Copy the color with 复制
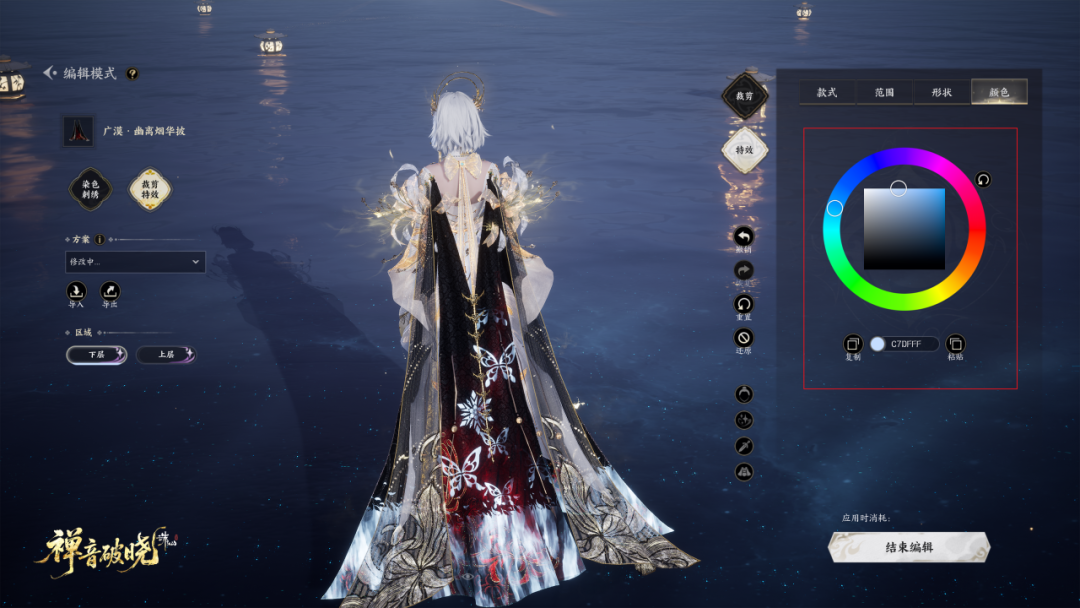Viewport: 1080px width, 608px height. pyautogui.click(x=852, y=344)
